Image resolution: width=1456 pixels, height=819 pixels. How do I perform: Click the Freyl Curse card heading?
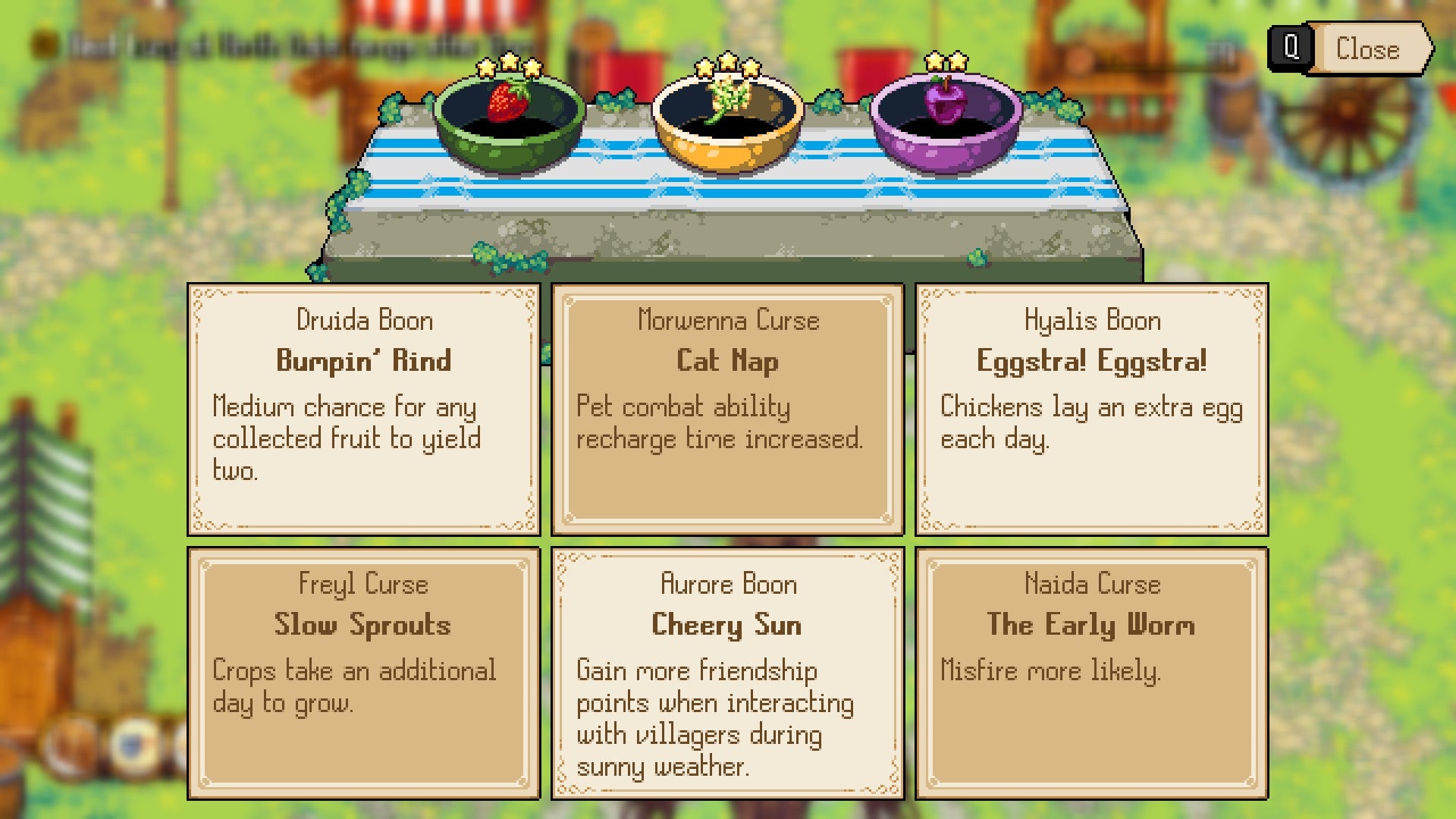(364, 584)
